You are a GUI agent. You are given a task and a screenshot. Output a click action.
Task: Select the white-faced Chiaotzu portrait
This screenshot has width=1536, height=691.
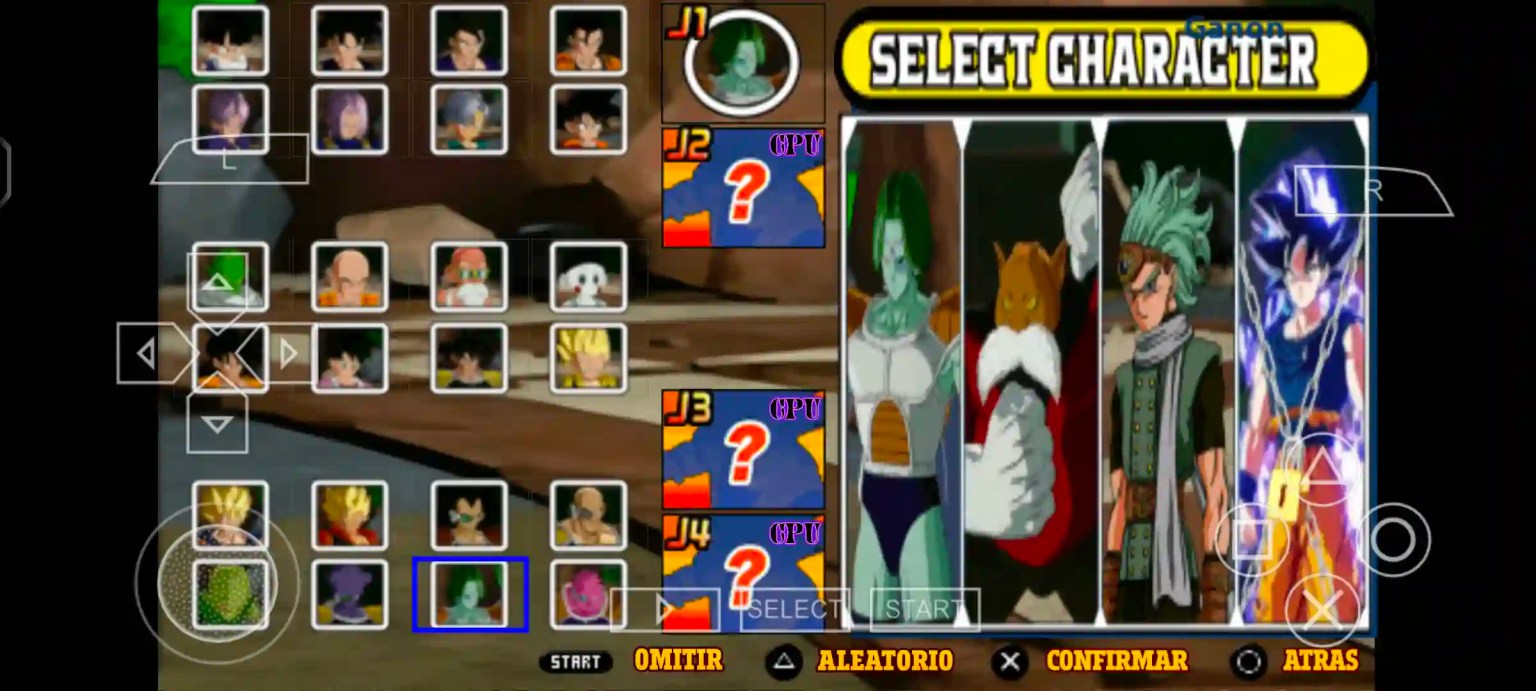tap(588, 276)
